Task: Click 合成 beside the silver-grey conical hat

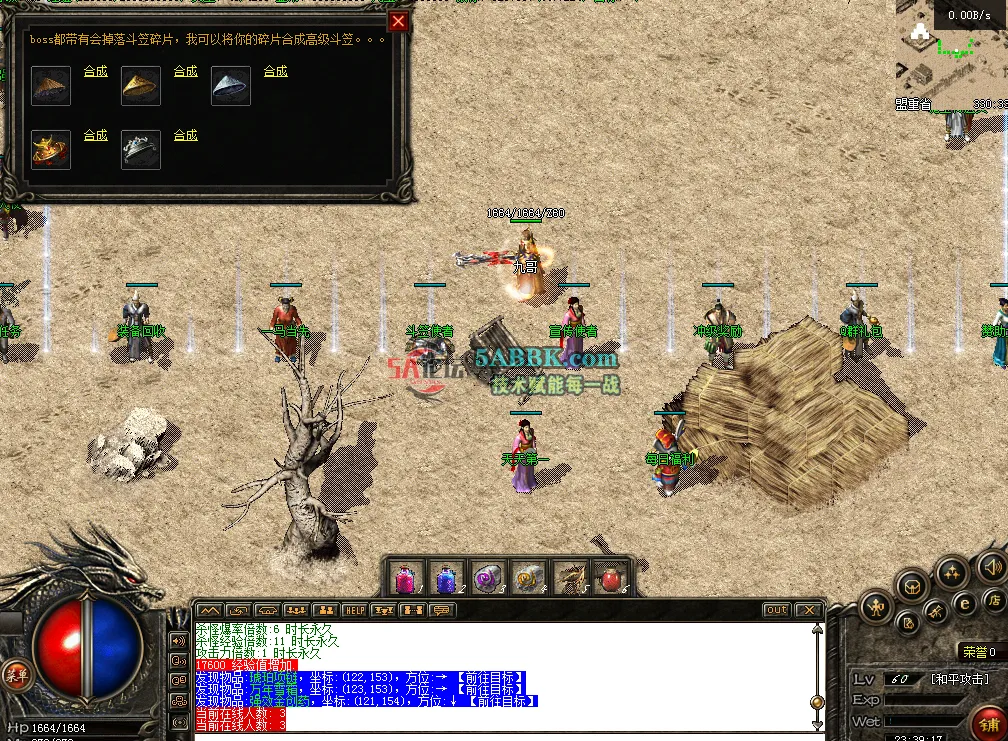Action: pyautogui.click(x=276, y=72)
